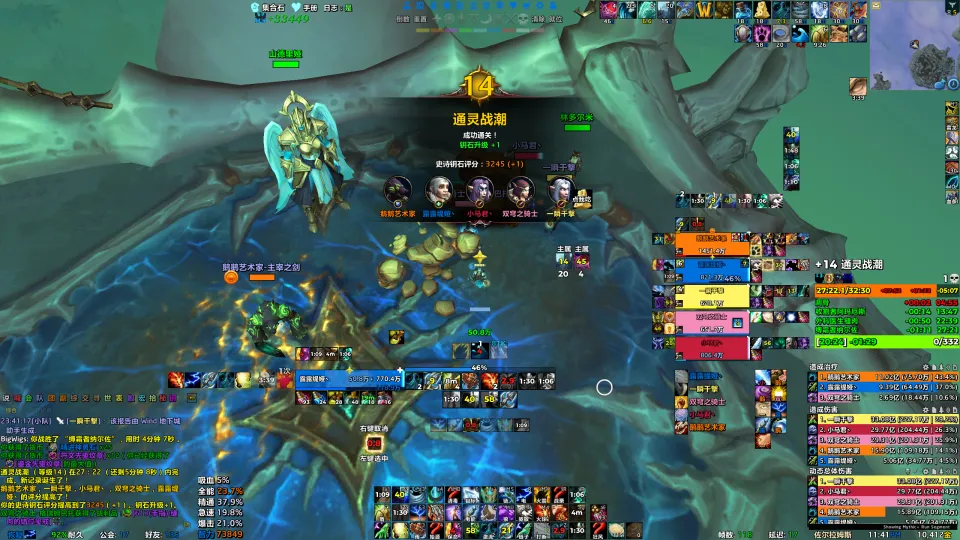
Task: Select the blue party raid frame
Action: coord(714,272)
